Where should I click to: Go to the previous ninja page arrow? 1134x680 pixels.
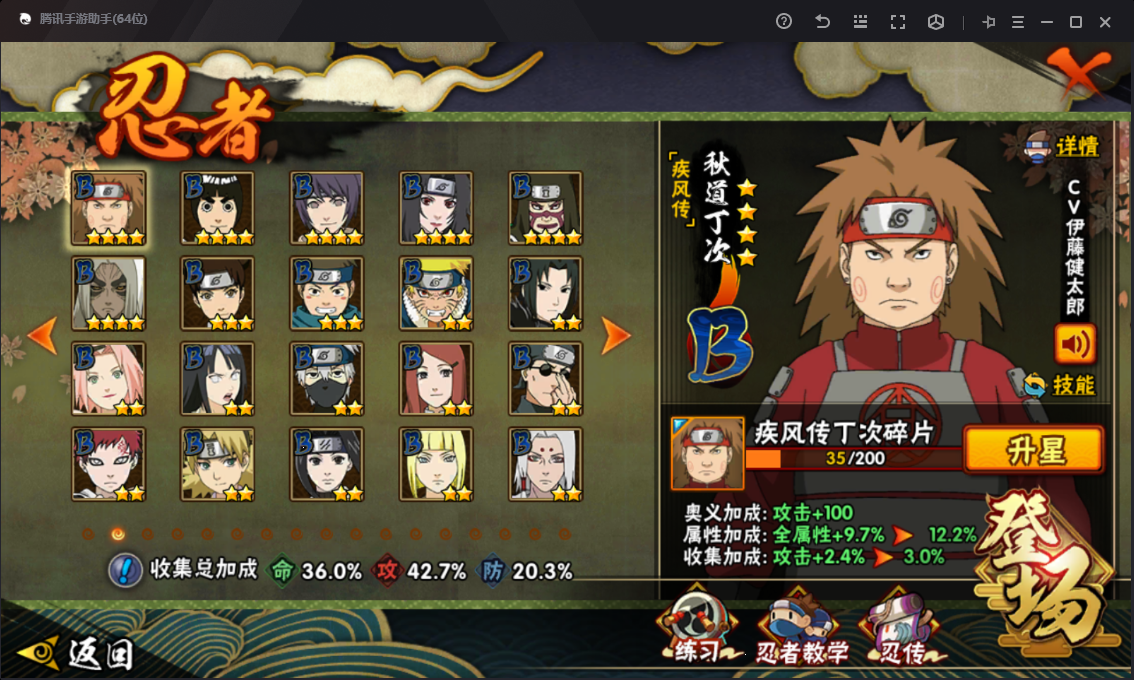coord(42,337)
